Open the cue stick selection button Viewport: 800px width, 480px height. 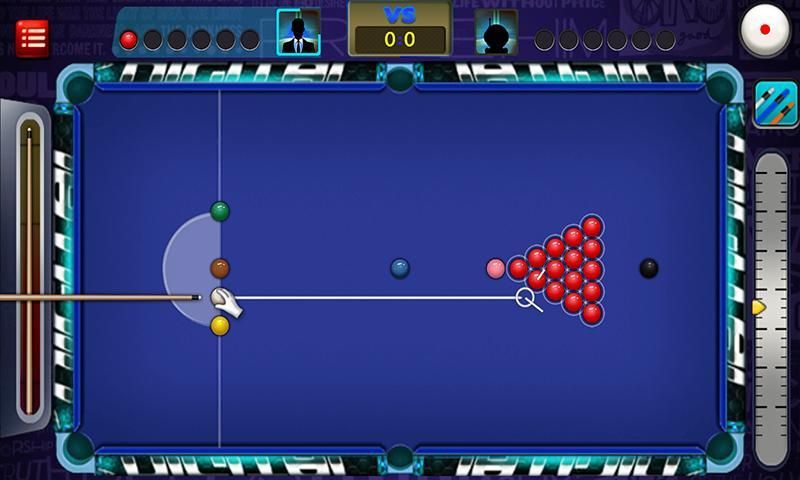[775, 105]
